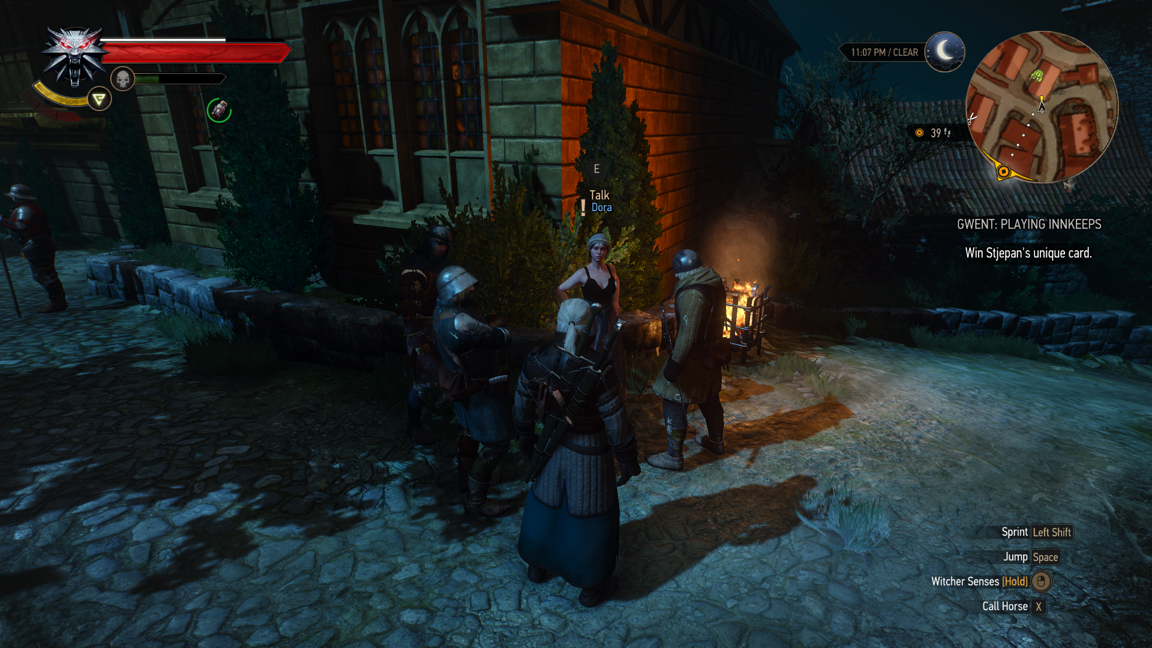Click the 'Win Stjepan's unique card' objective

[1028, 253]
